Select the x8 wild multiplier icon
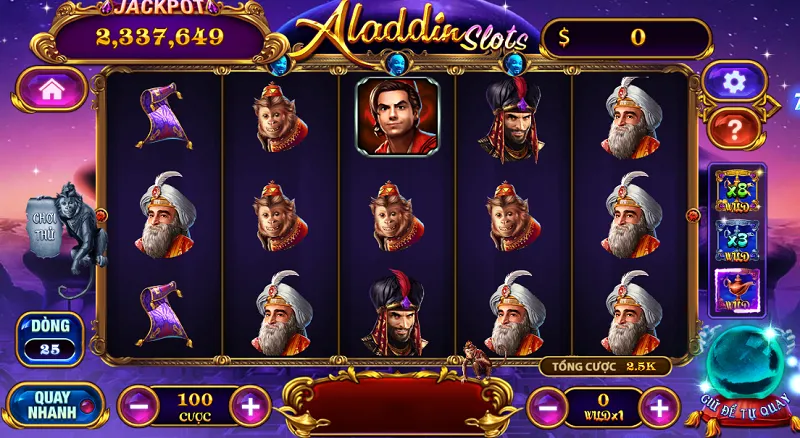800x438 pixels. point(737,190)
